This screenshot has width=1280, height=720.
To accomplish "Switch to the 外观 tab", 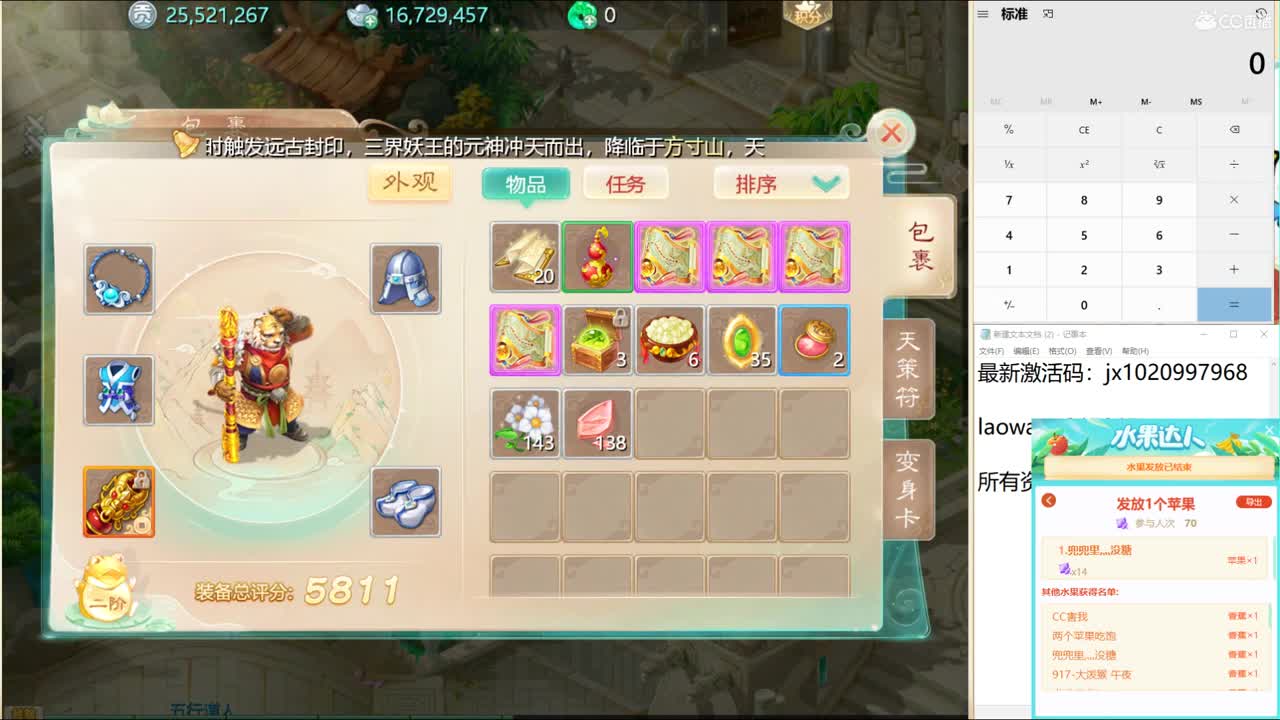I will pos(408,184).
